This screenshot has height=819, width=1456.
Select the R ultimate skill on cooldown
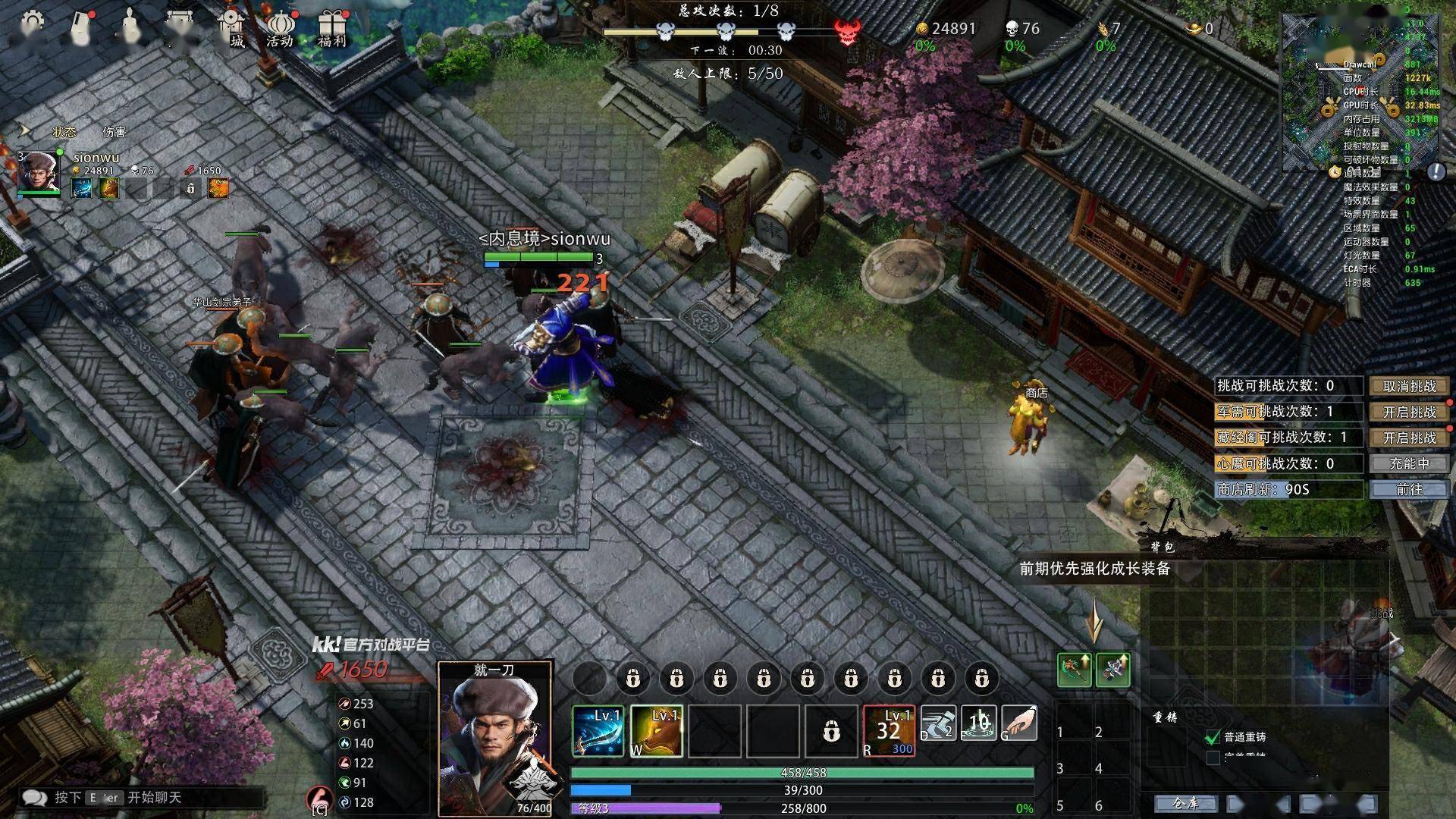pos(889,731)
